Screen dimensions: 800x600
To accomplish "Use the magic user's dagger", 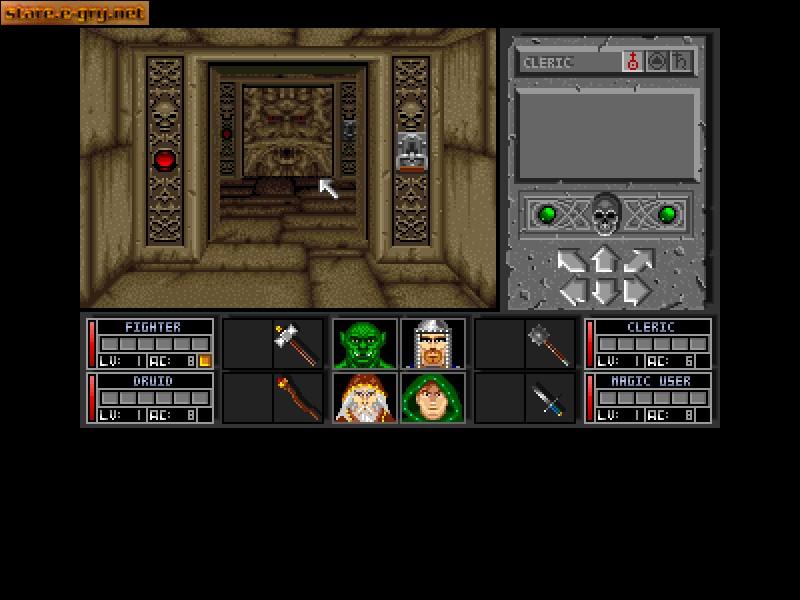I will (x=549, y=397).
